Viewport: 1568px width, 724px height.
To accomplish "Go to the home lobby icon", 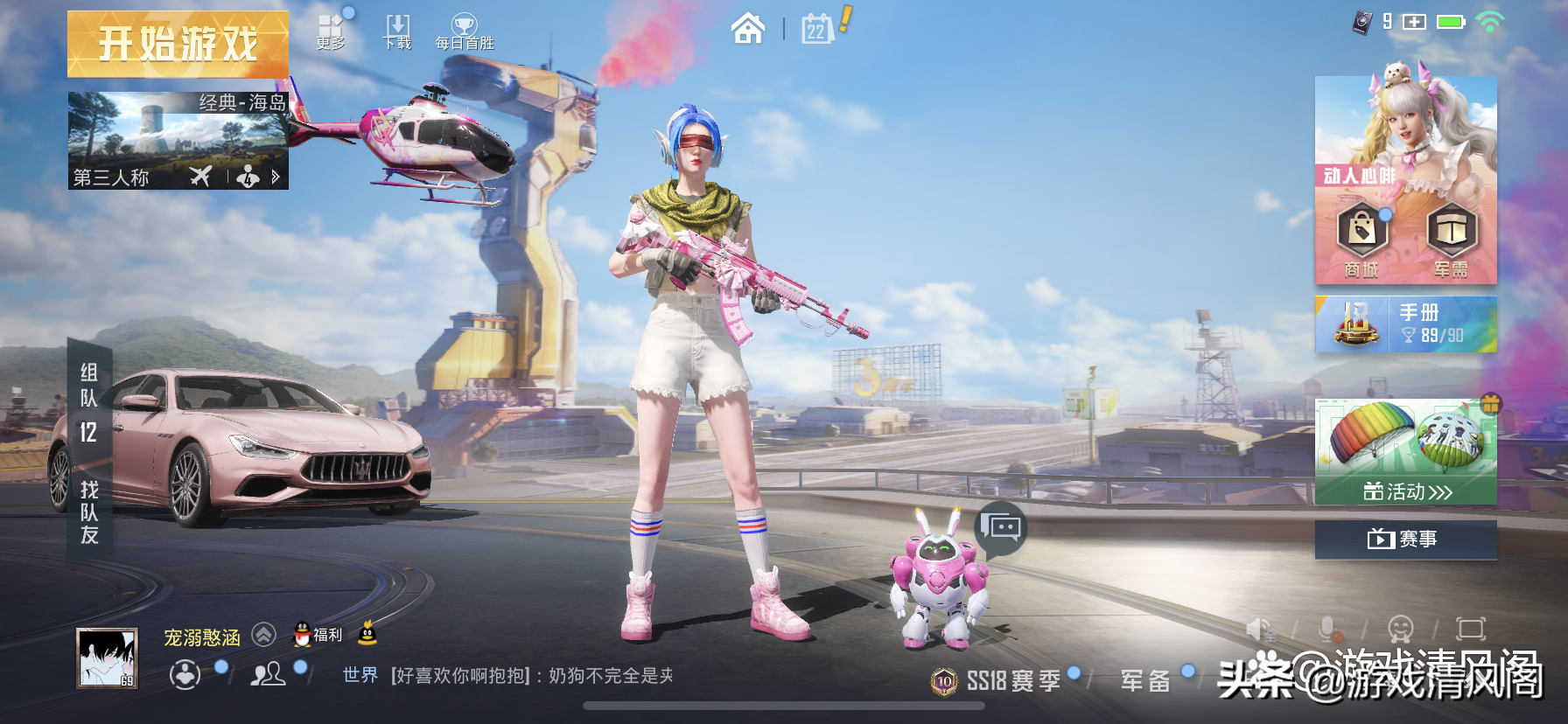I will click(x=747, y=29).
